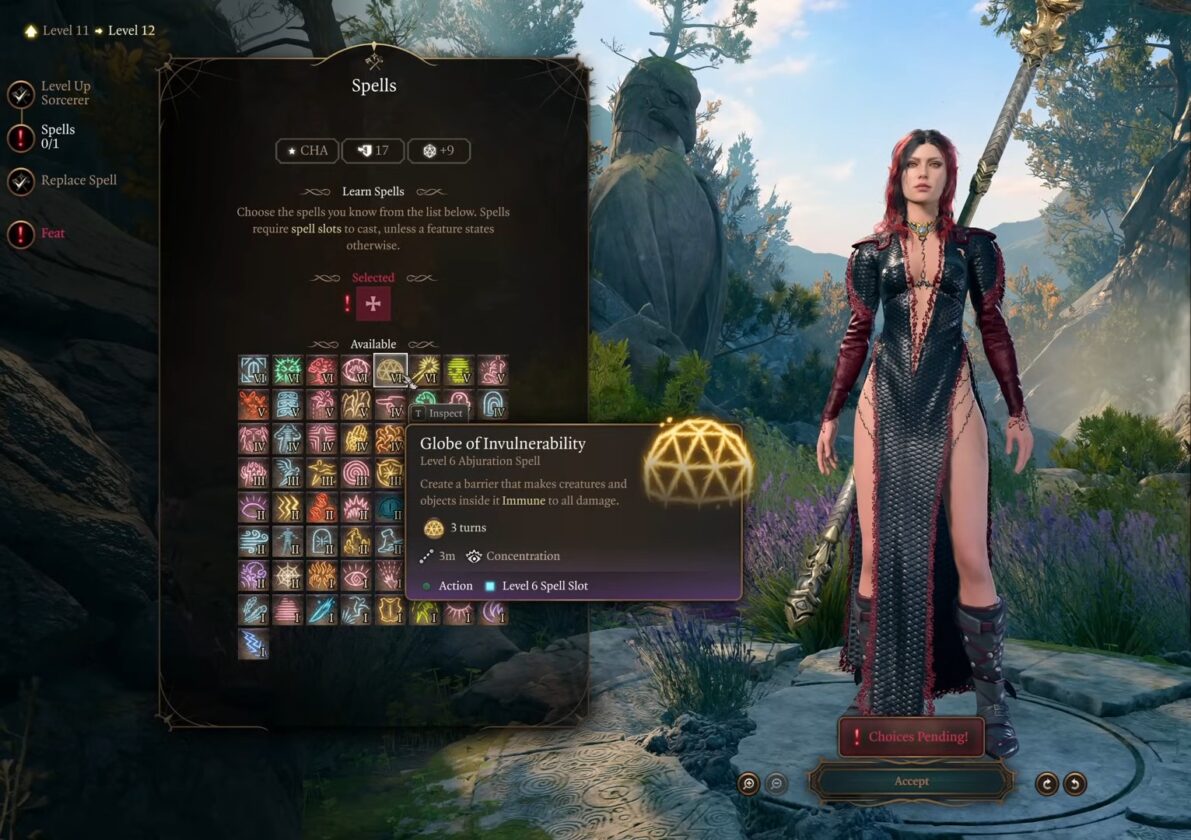Screen dimensions: 1191x840
Task: Pick the blue lightning level I spell
Action: point(254,643)
